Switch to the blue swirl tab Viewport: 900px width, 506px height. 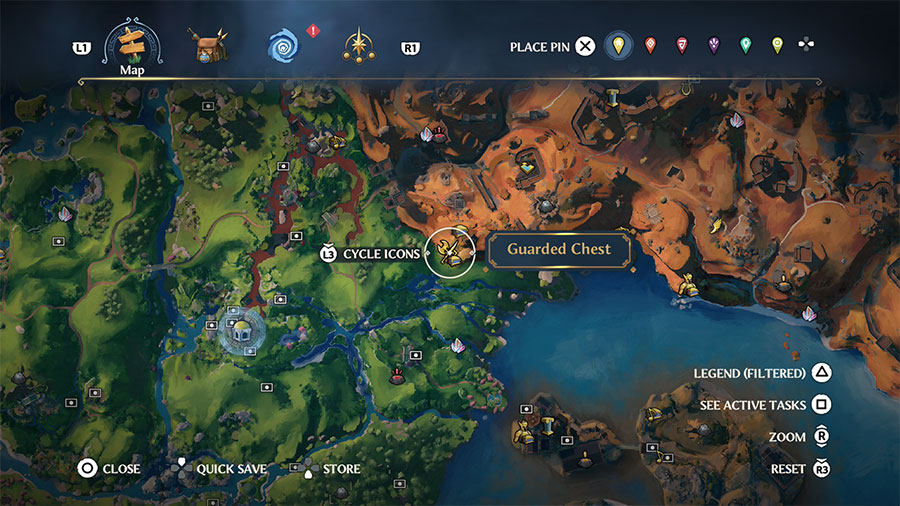283,46
